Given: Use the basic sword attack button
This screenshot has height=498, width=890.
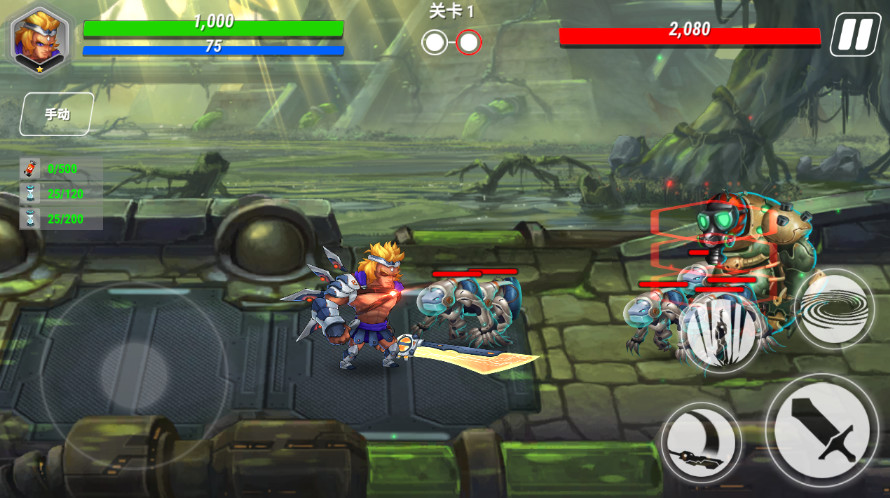Looking at the screenshot, I should pos(821,430).
